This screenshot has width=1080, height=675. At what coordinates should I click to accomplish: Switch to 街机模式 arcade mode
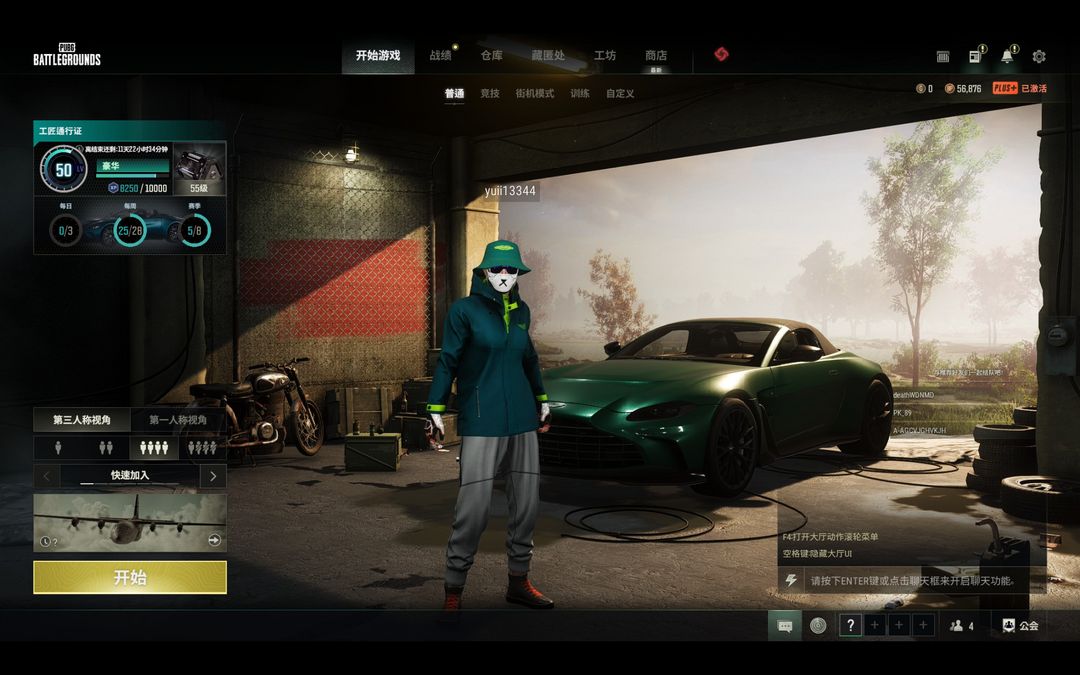tap(534, 94)
